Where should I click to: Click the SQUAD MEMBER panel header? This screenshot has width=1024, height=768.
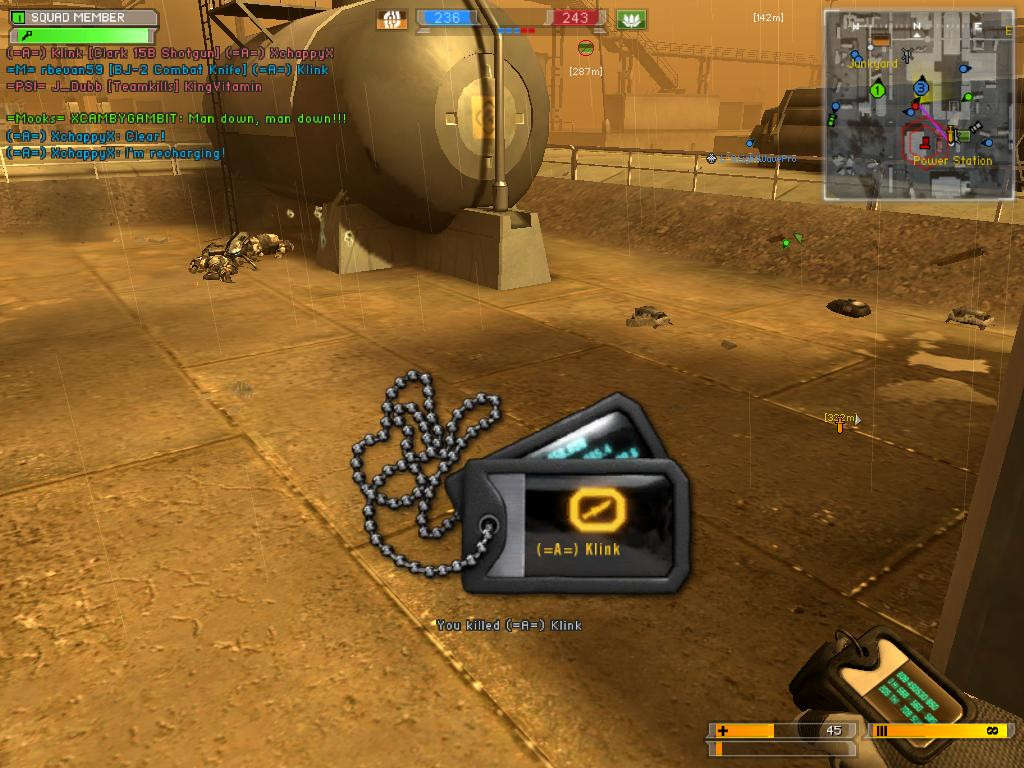coord(82,17)
